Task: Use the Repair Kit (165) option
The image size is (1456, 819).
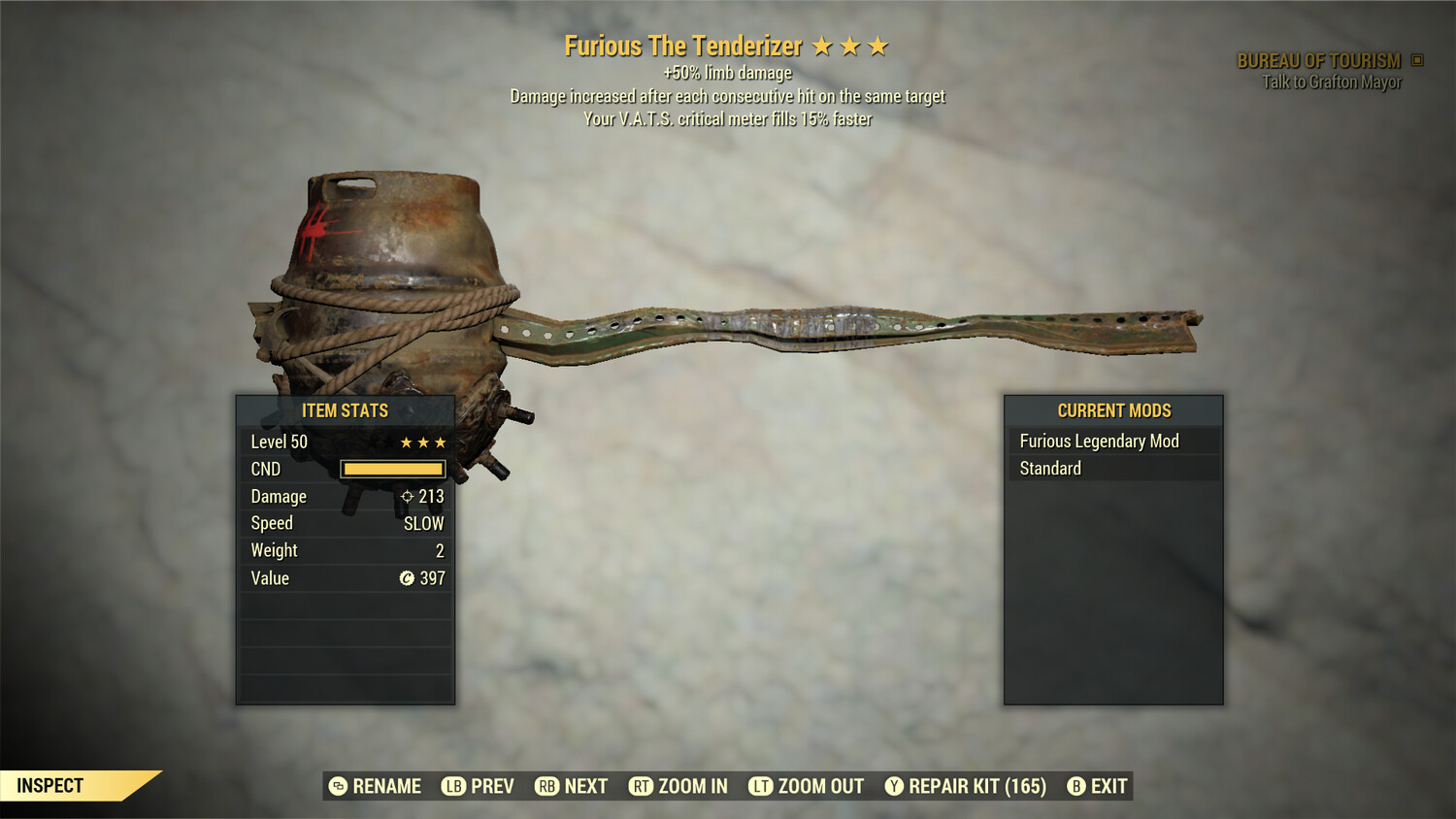Action: tap(966, 786)
